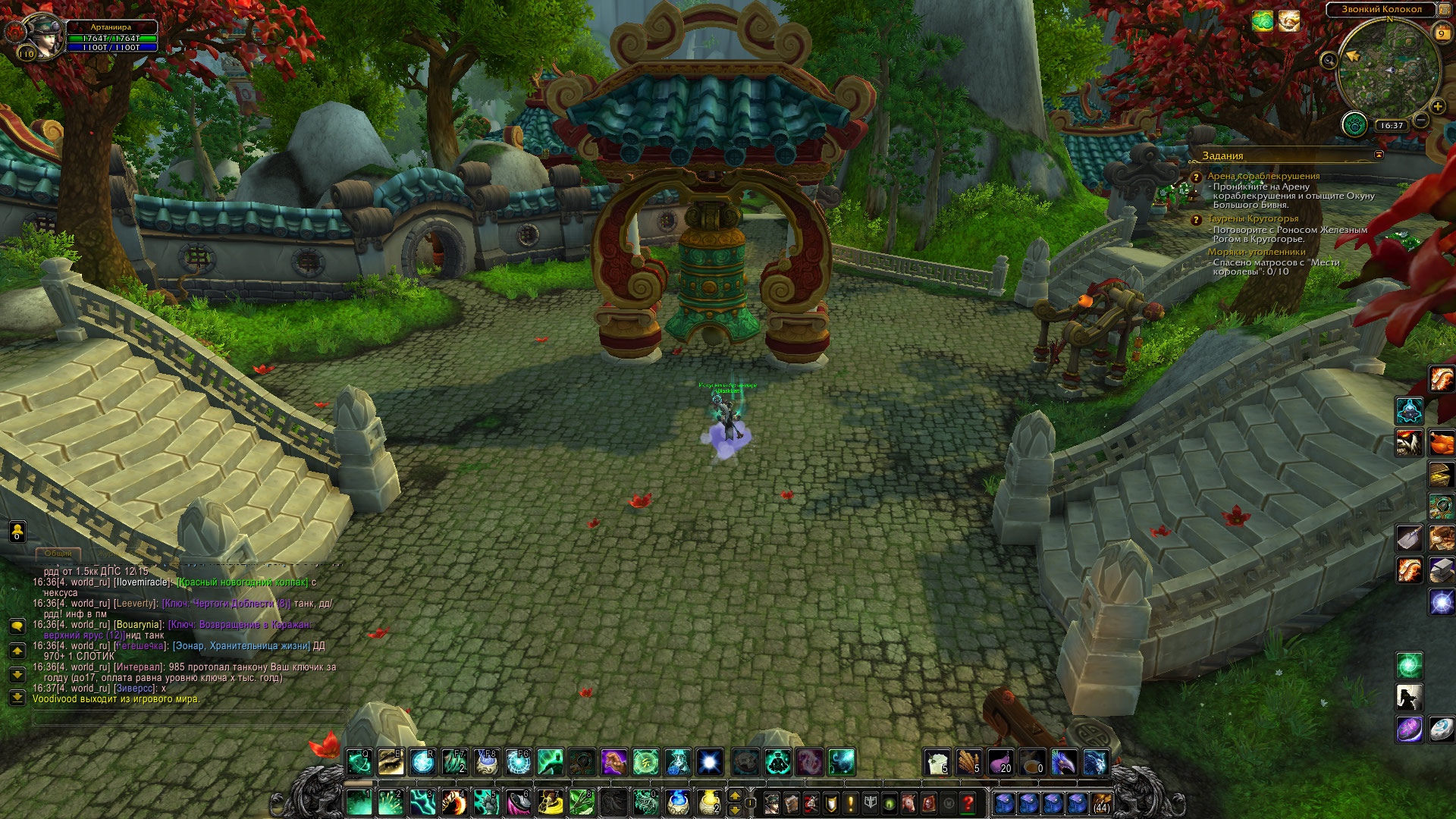Open the main backpack showing 44

click(1101, 802)
